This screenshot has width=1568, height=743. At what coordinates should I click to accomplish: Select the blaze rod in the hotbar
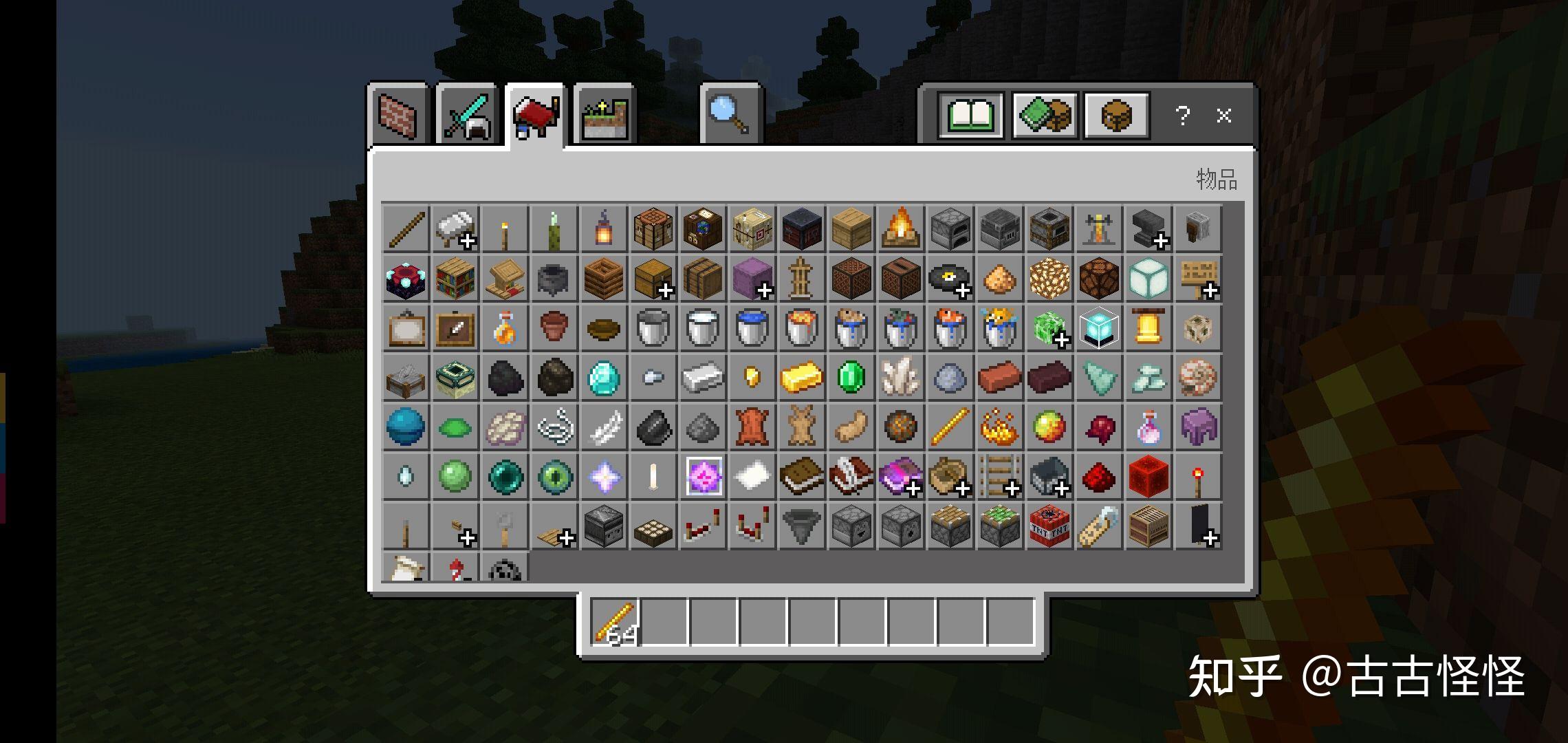(616, 623)
